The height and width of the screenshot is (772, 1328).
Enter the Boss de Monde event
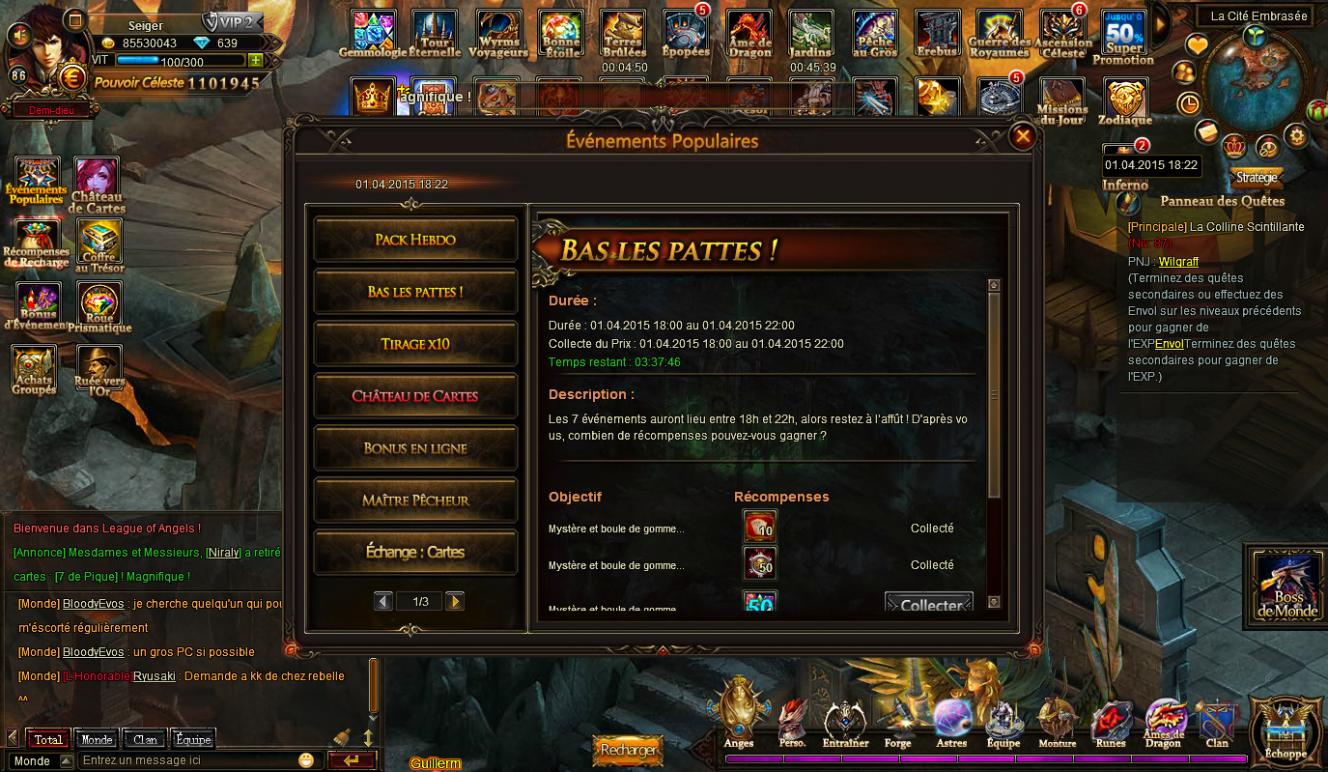point(1286,588)
